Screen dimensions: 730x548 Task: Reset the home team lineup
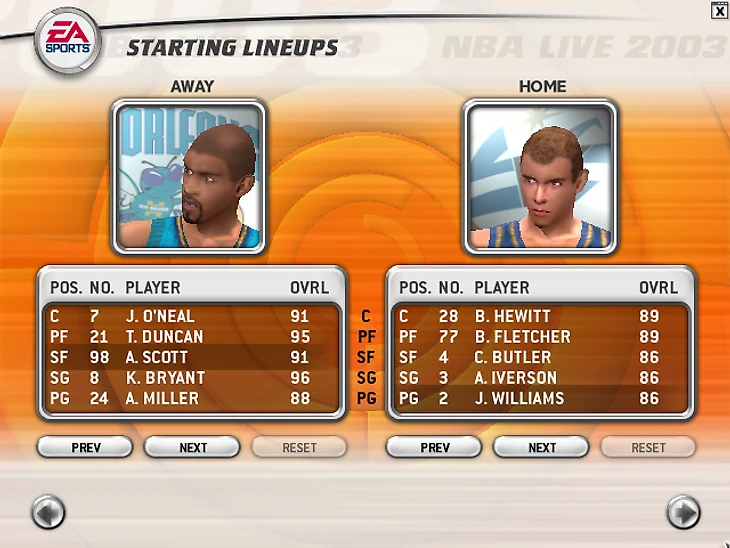[648, 447]
